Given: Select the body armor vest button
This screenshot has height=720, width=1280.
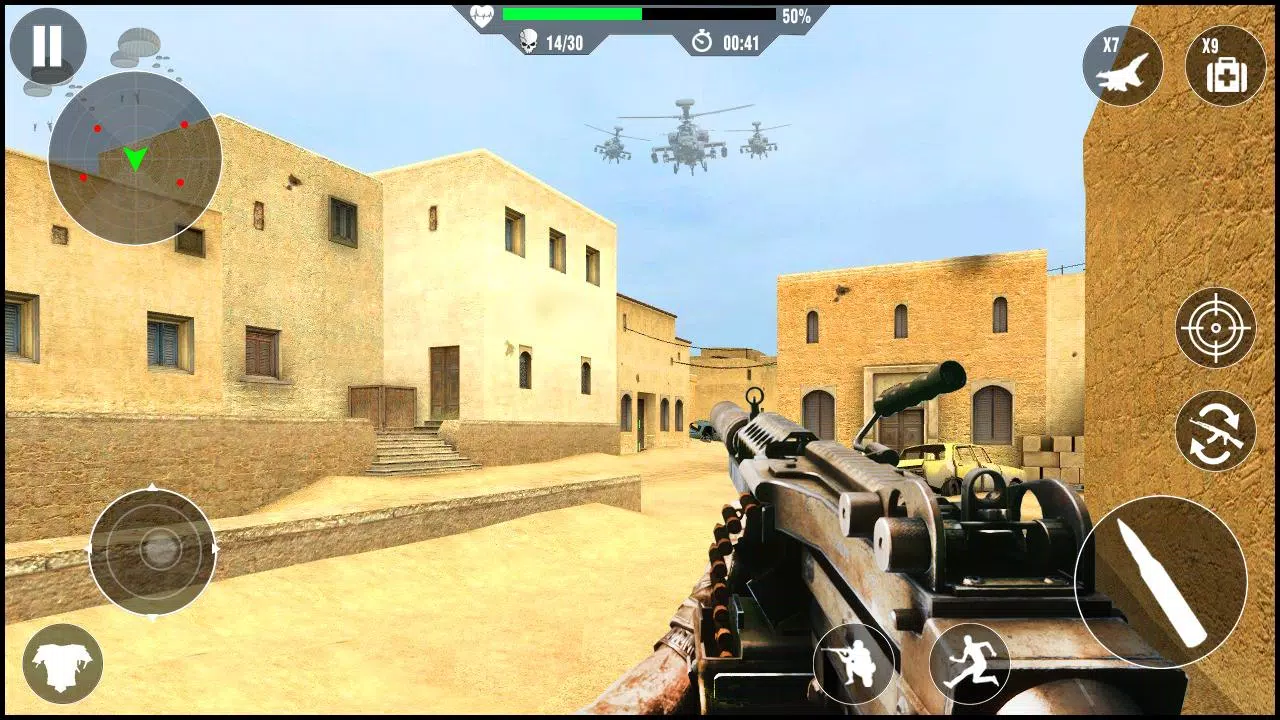Looking at the screenshot, I should pyautogui.click(x=63, y=663).
